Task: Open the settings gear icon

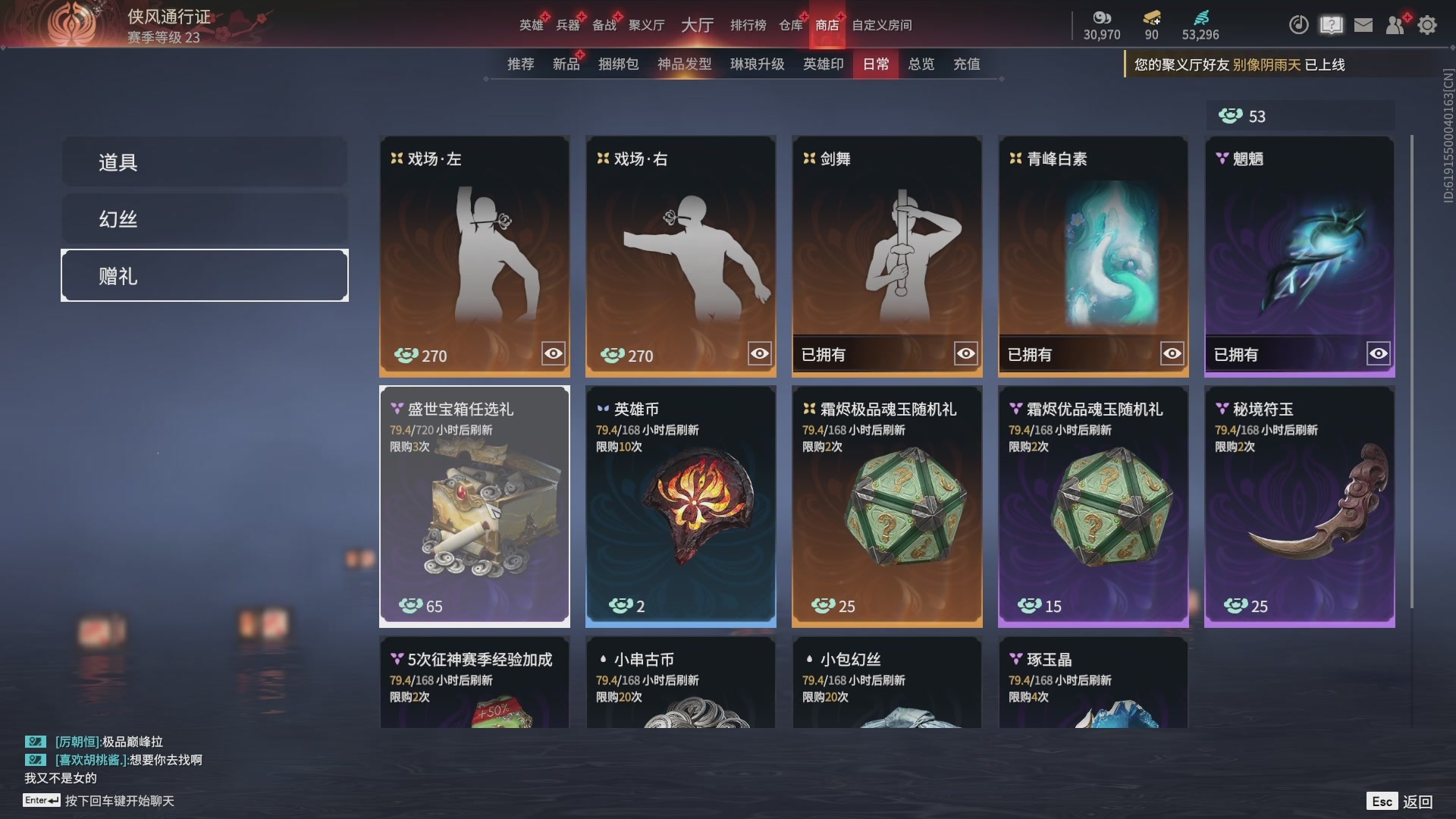Action: point(1427,25)
